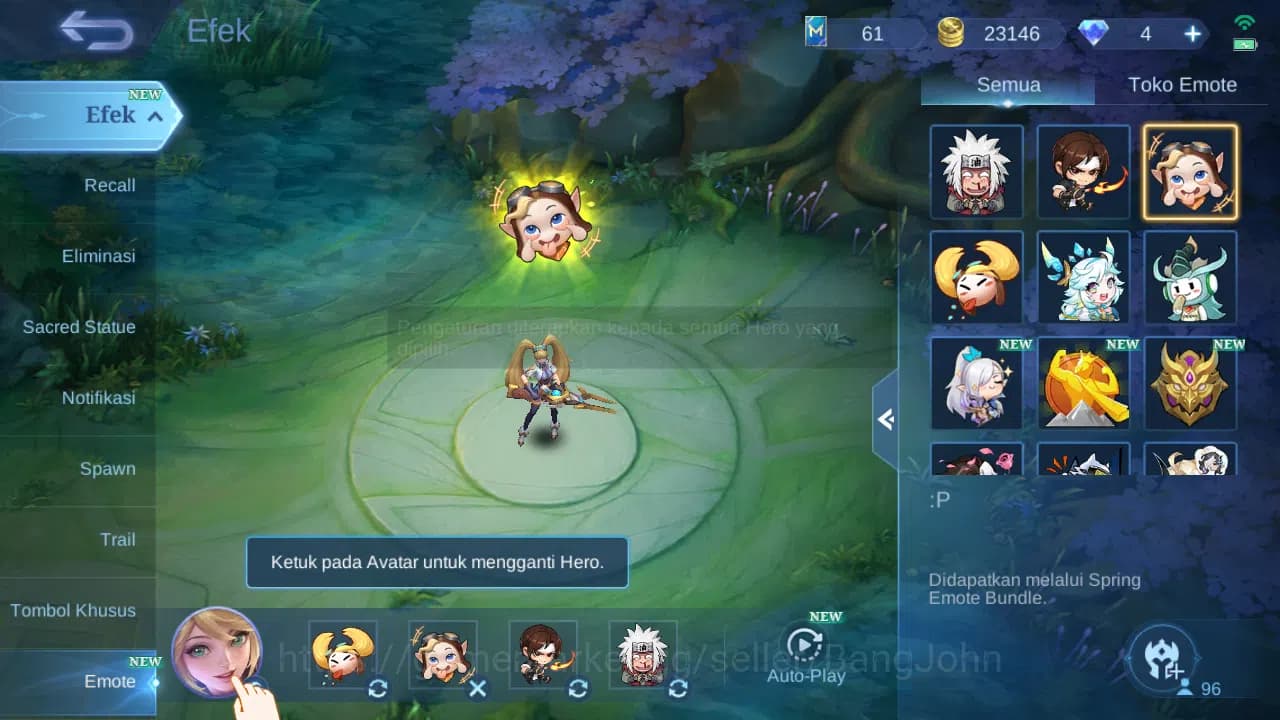Remove the monkey emote using its X icon
The image size is (1280, 720).
(x=477, y=689)
